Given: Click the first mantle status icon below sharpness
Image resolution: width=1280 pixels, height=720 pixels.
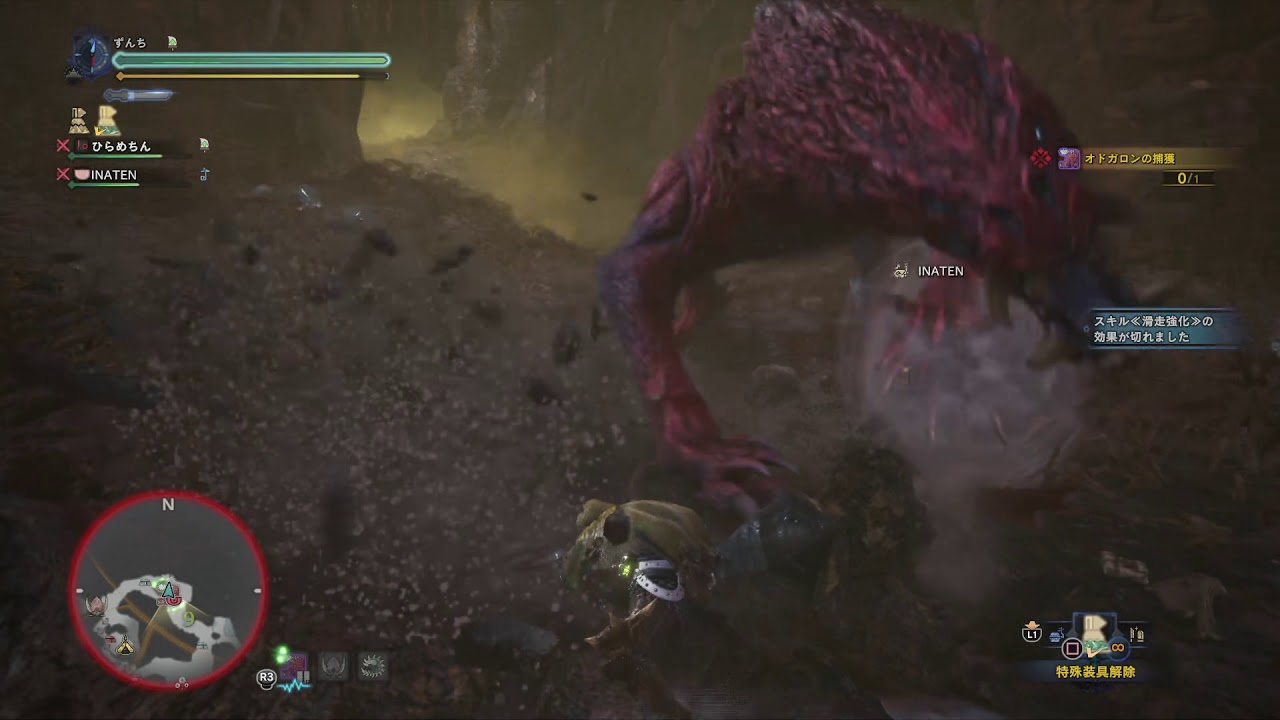Looking at the screenshot, I should click(79, 121).
